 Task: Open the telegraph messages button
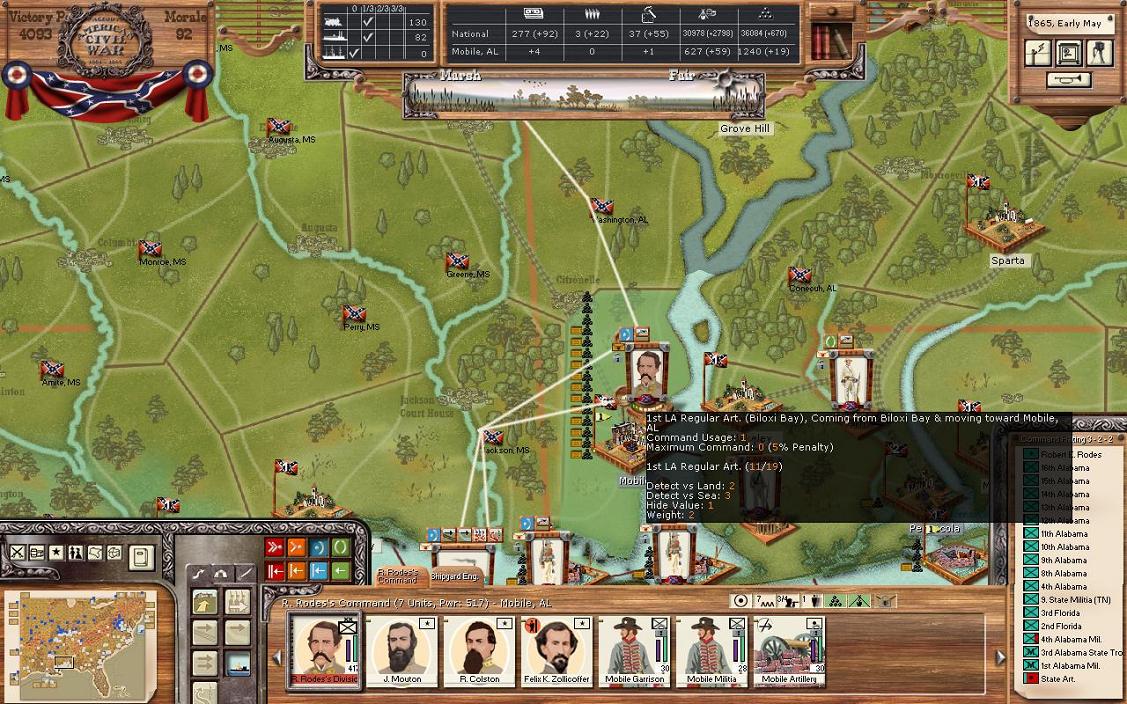click(x=1040, y=53)
